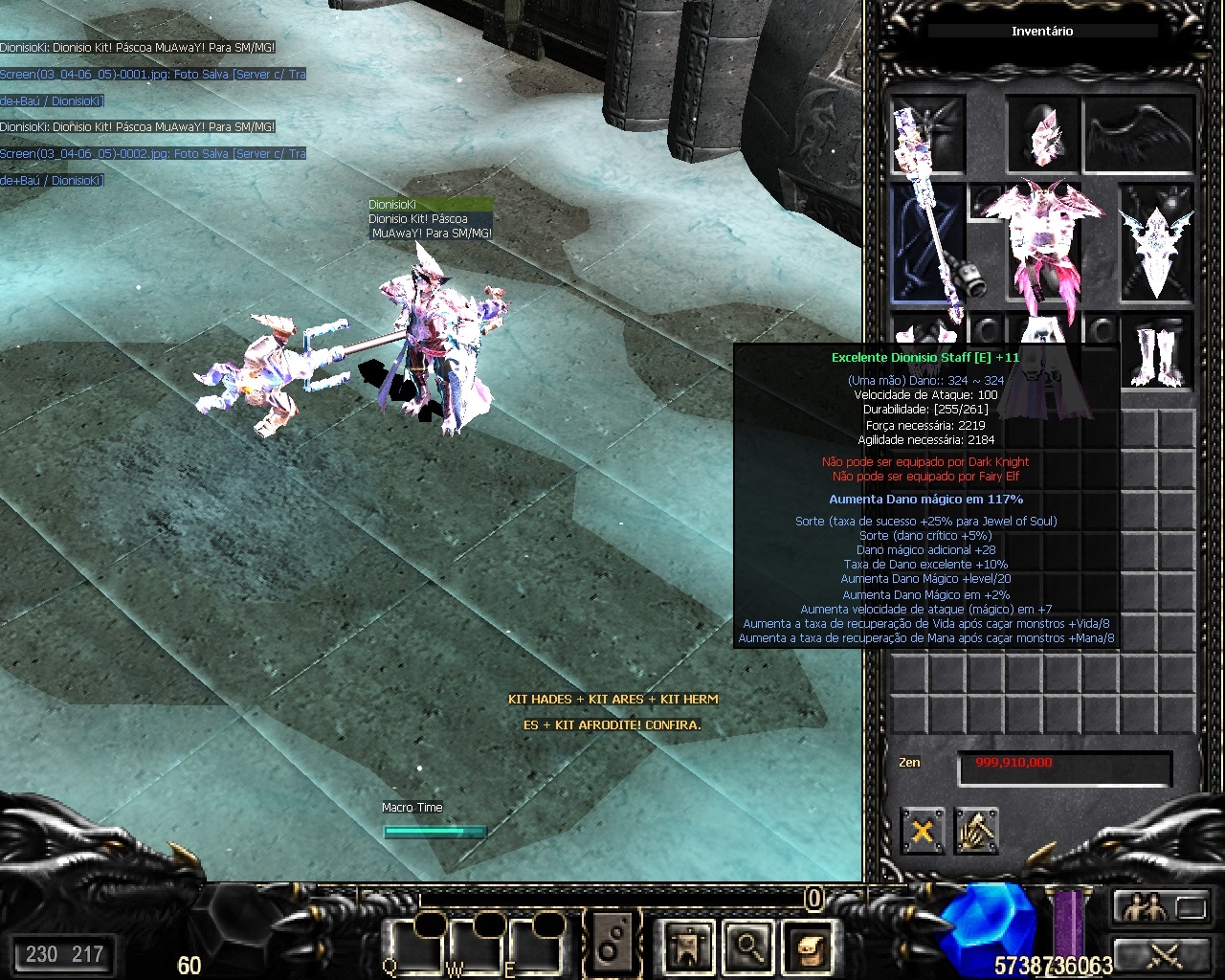Click the DionisioKi screenshot-saved chat message

[x=153, y=74]
